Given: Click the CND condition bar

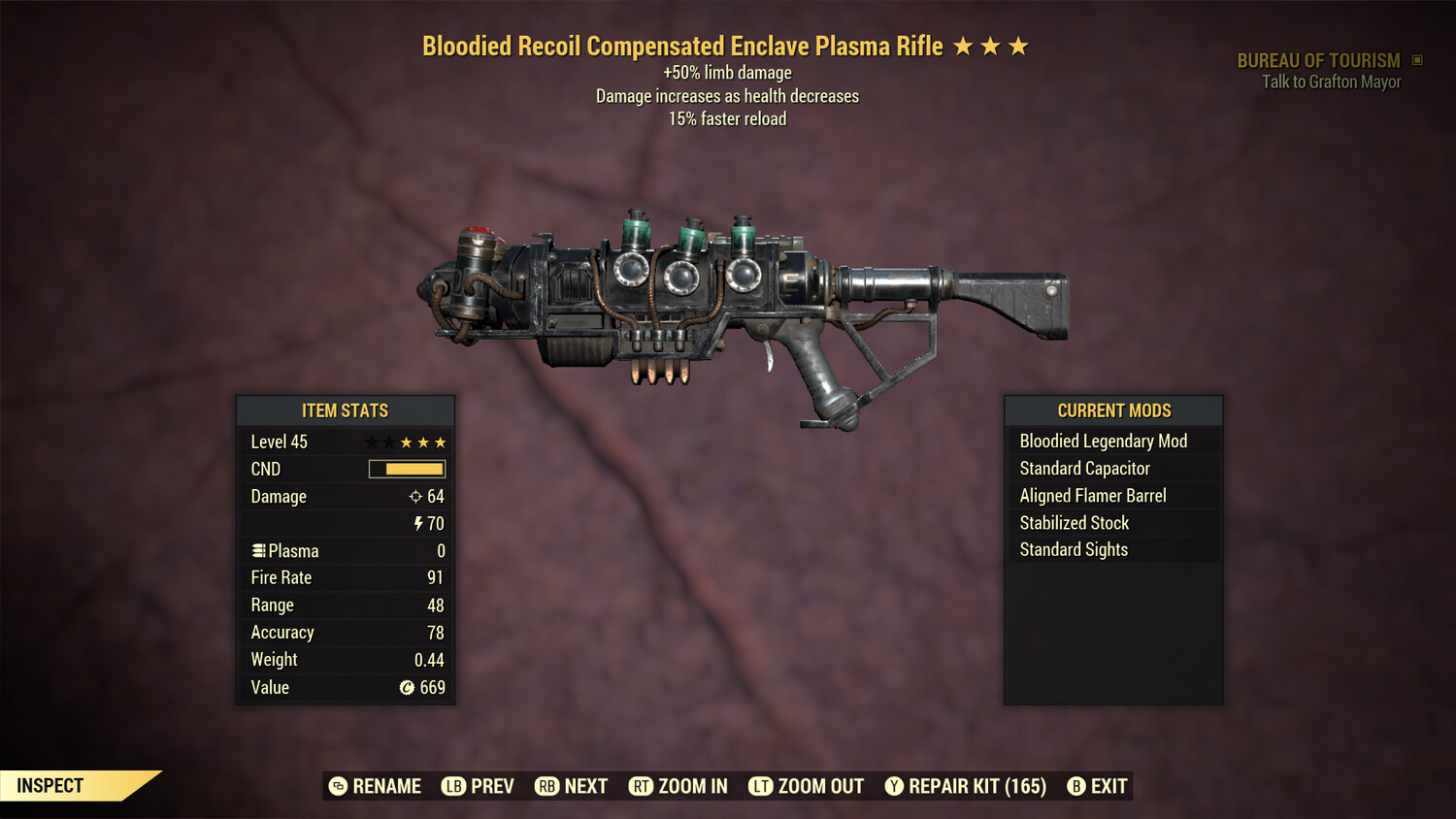Looking at the screenshot, I should (406, 469).
